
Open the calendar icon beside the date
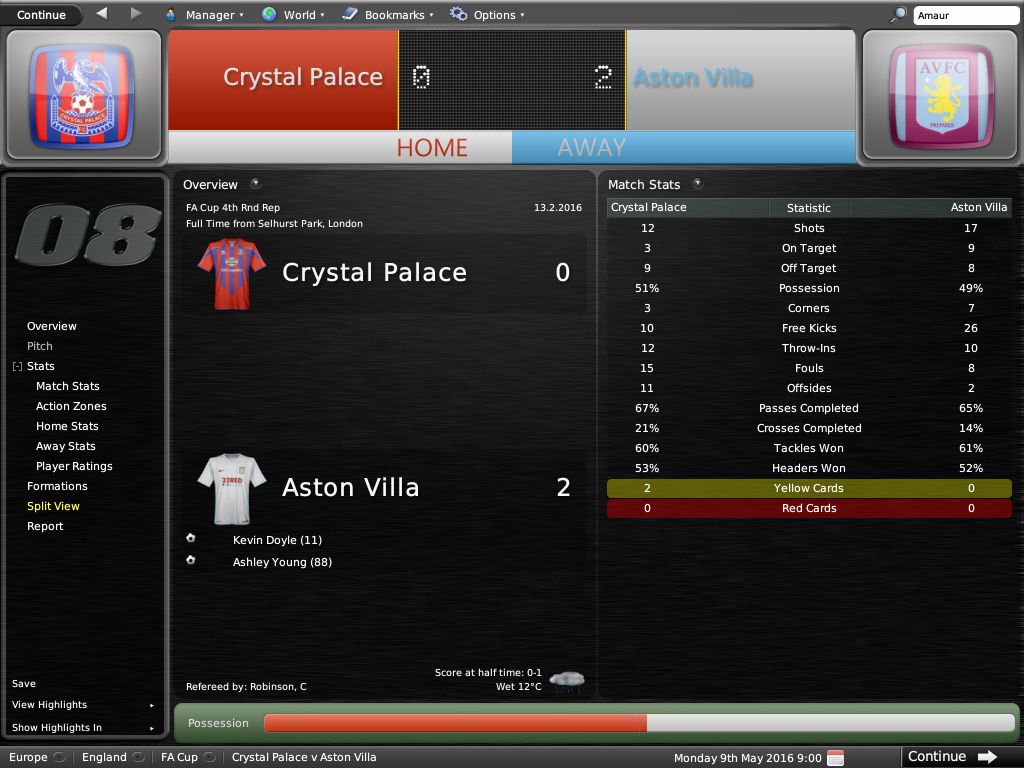click(x=836, y=757)
